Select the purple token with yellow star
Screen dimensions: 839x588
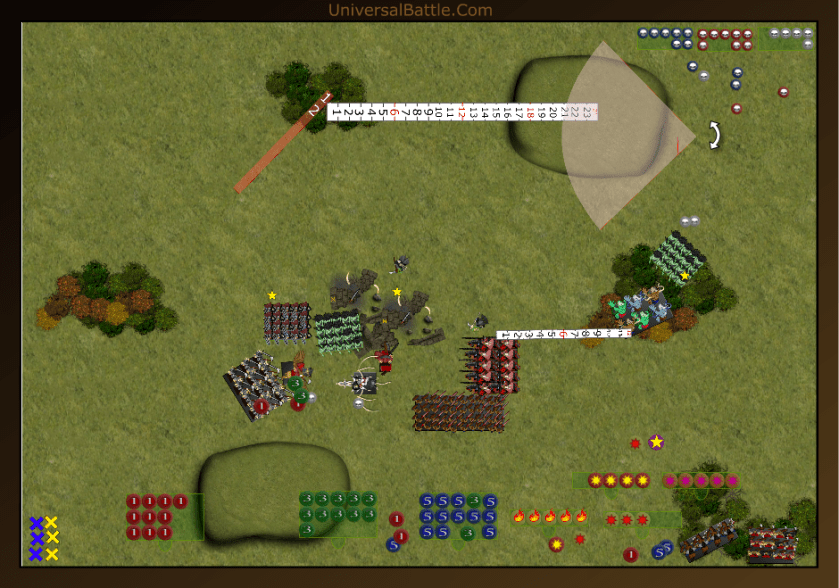click(656, 441)
